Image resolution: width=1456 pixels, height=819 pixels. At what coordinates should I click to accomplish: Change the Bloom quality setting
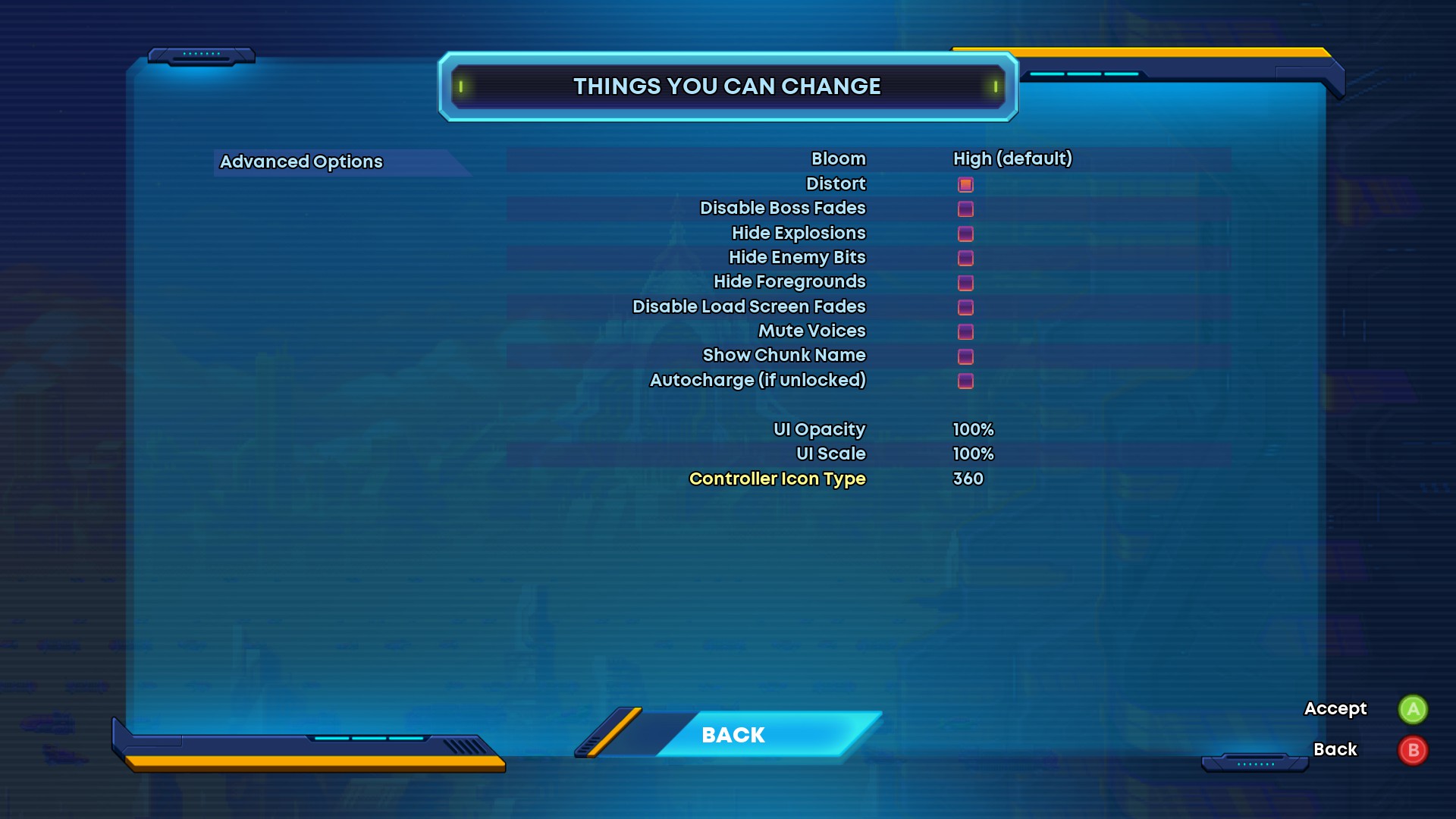click(x=1012, y=158)
